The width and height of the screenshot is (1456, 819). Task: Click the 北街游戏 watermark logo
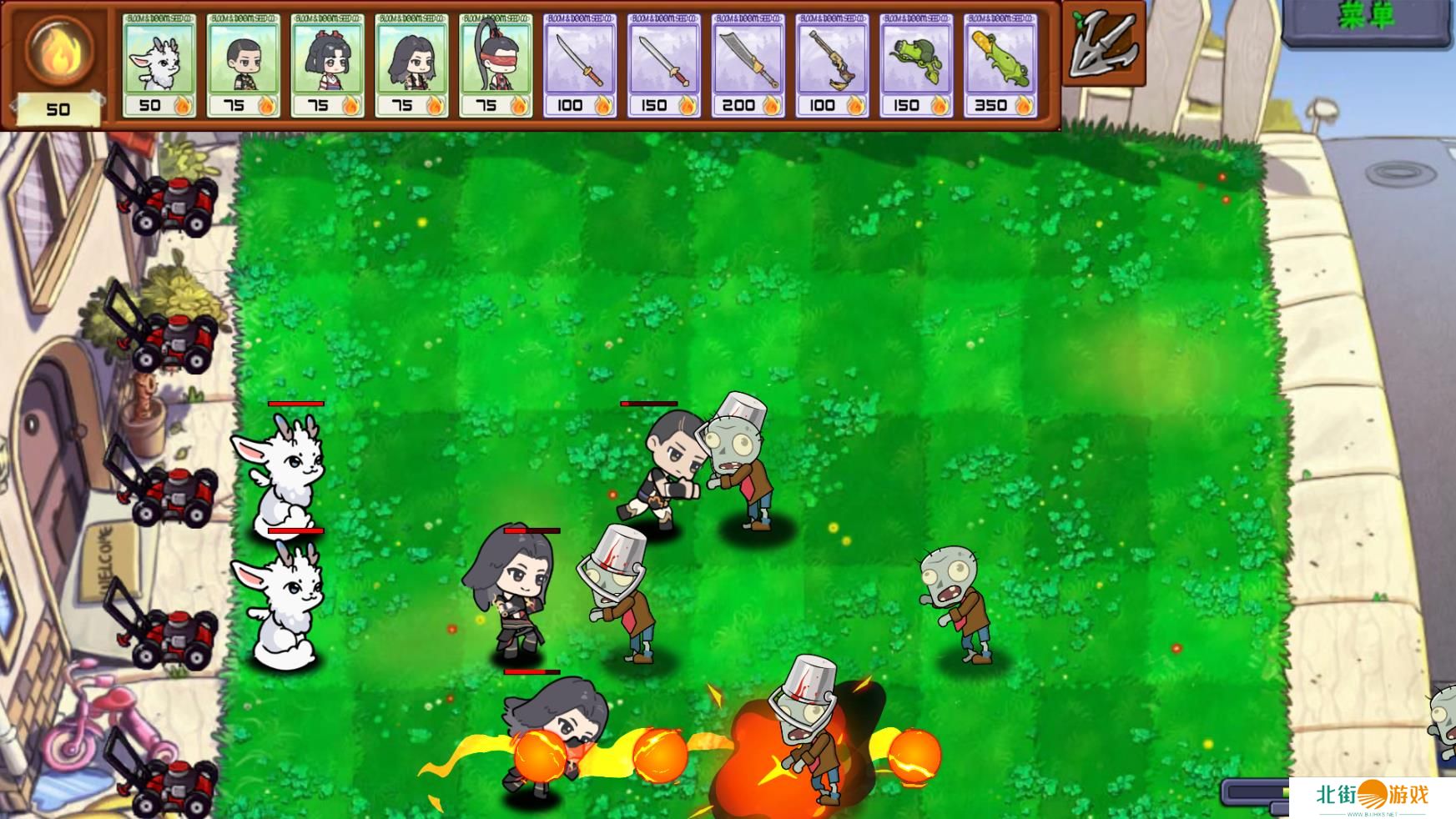pyautogui.click(x=1372, y=796)
